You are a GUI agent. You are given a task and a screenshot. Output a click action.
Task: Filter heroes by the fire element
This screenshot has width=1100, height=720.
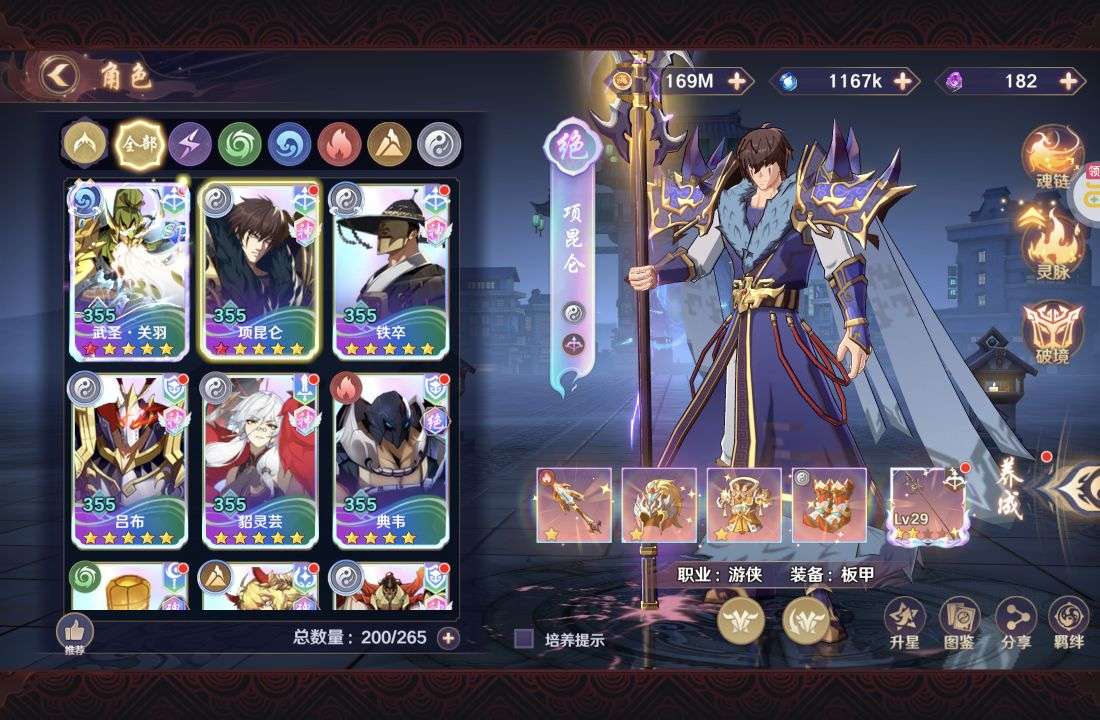[x=339, y=144]
